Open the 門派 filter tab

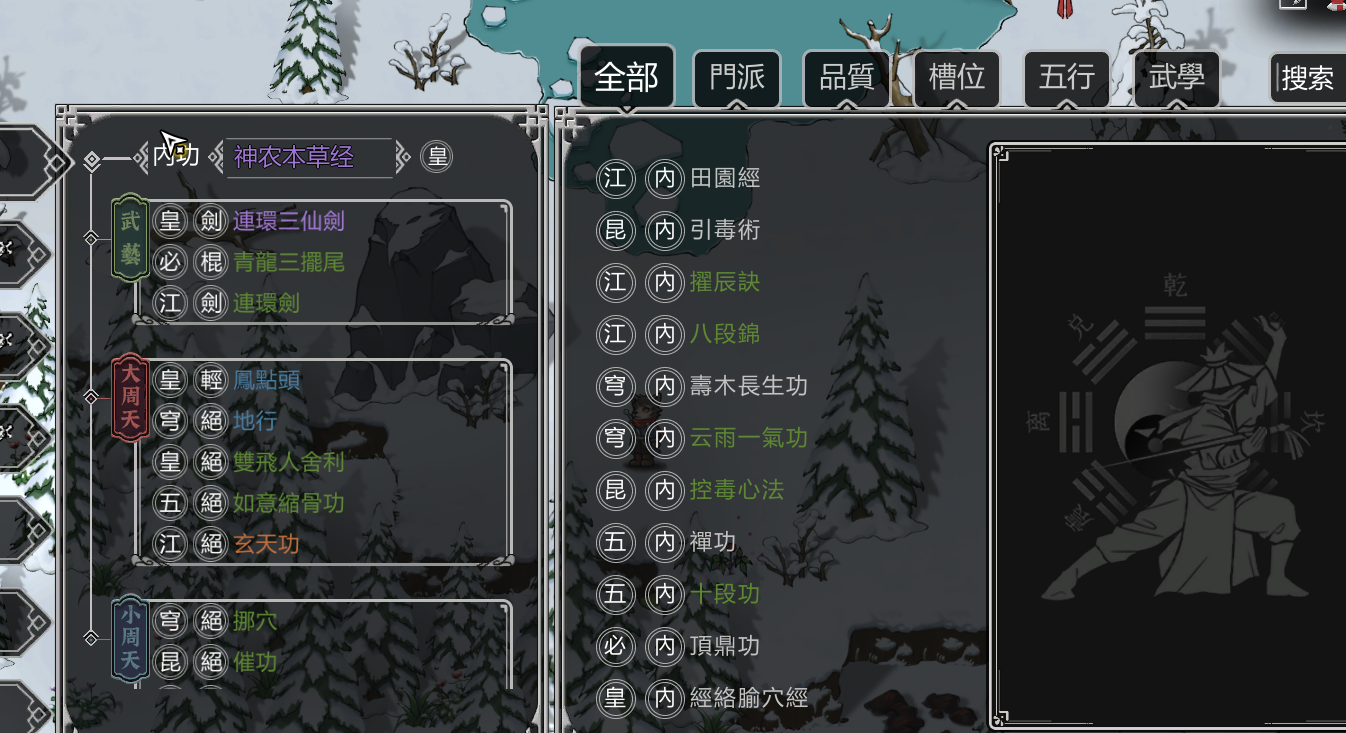737,77
